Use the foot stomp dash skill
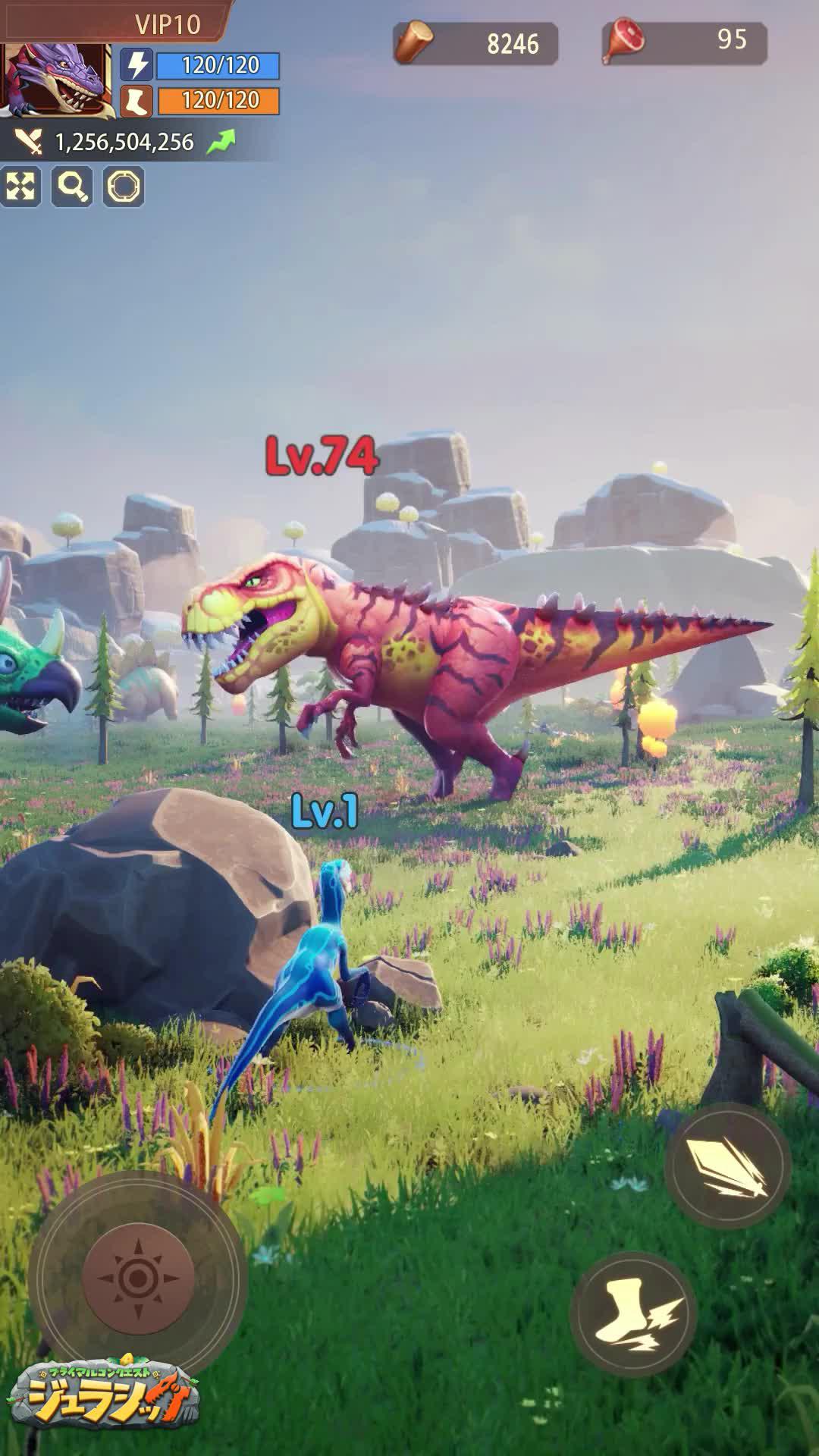Image resolution: width=819 pixels, height=1456 pixels. click(x=633, y=1314)
